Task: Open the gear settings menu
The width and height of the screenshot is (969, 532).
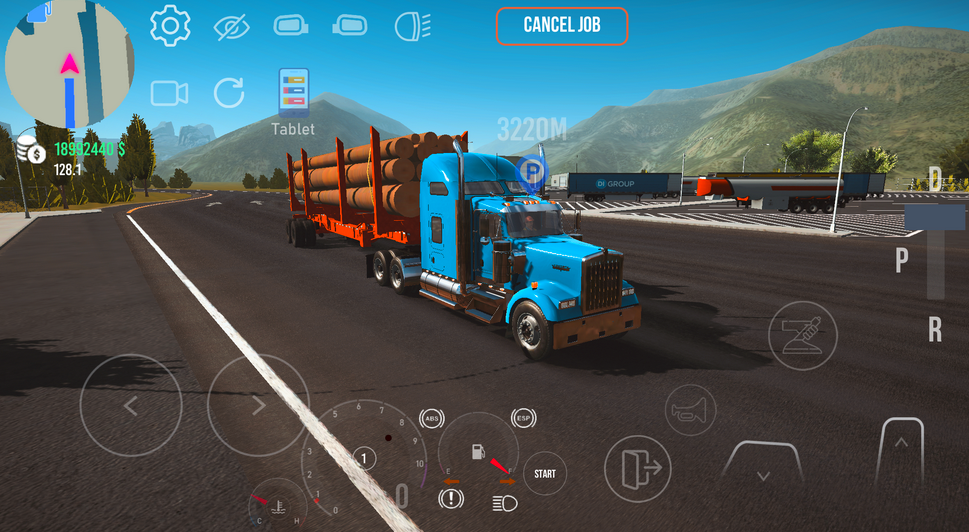Action: (x=170, y=26)
